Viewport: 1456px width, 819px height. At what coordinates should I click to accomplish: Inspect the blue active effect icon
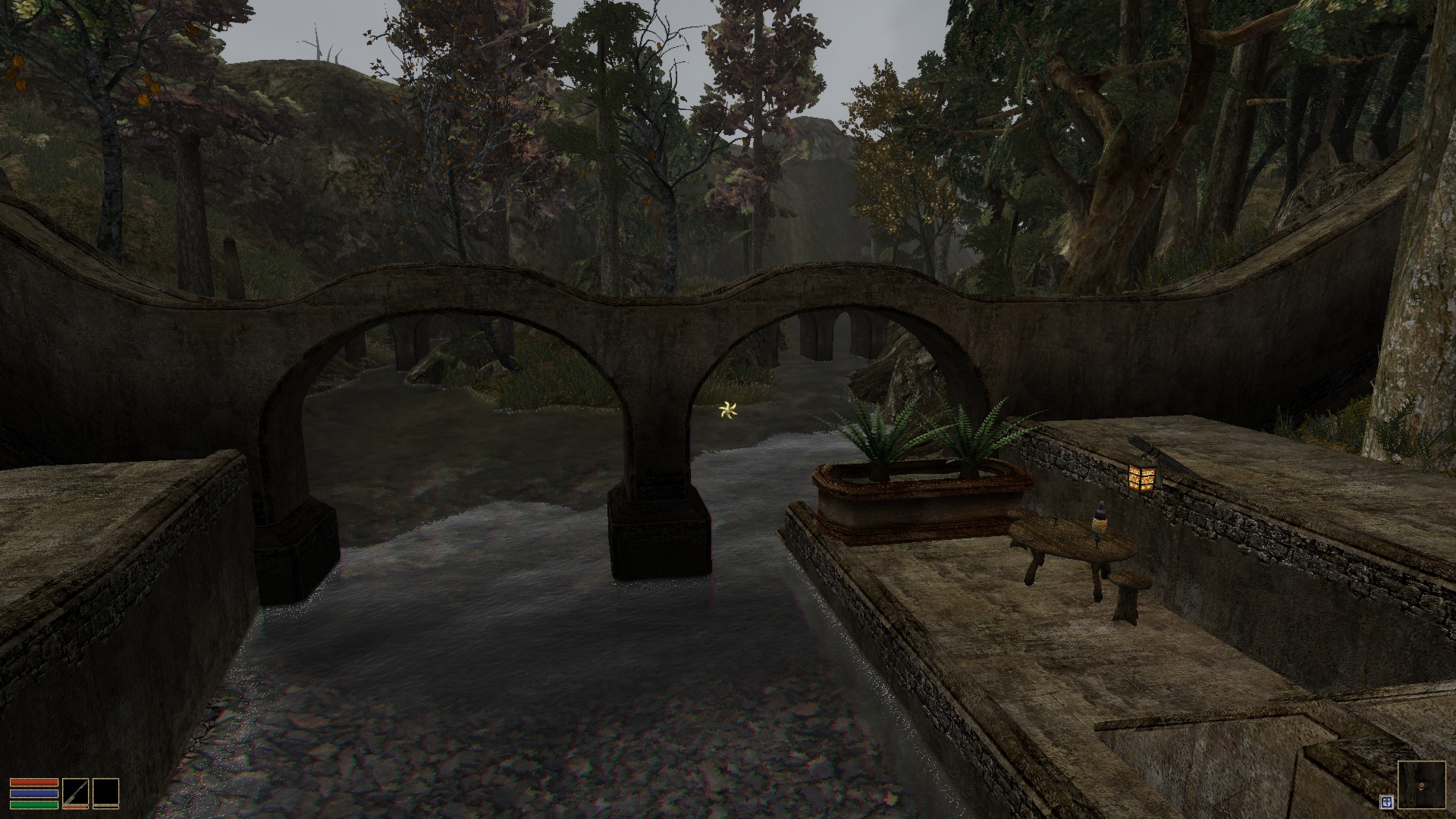1386,801
